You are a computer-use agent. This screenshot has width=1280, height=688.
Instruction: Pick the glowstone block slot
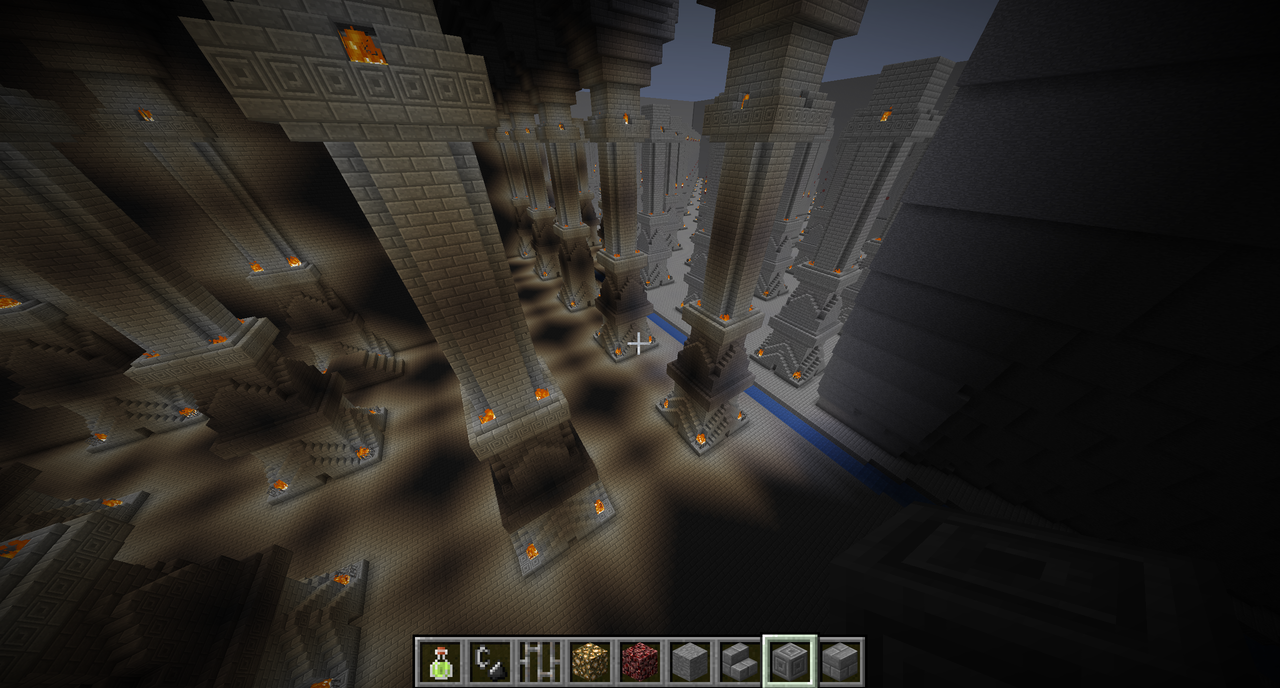[x=590, y=661]
